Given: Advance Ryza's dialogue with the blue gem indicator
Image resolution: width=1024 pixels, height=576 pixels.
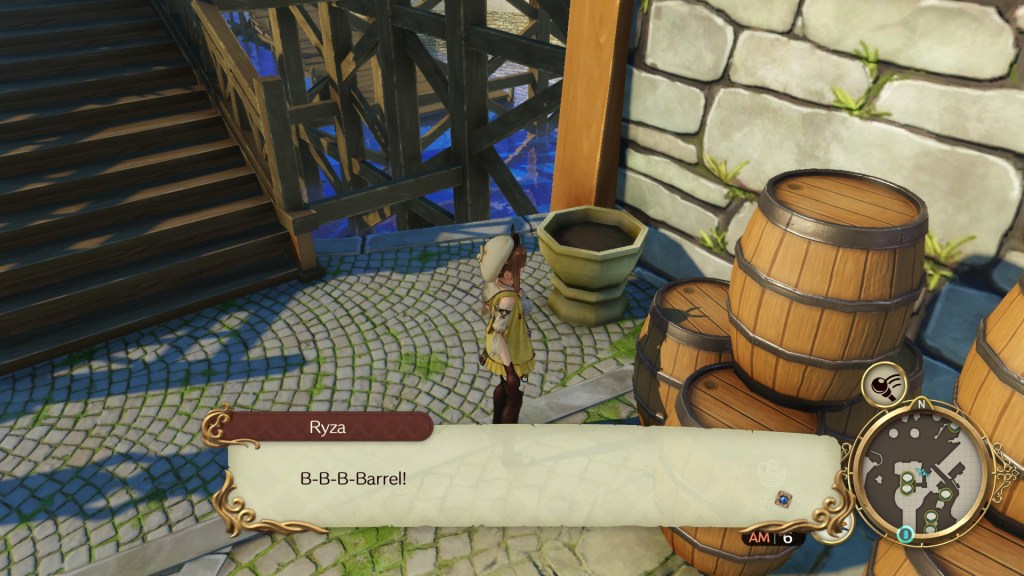Looking at the screenshot, I should pos(783,497).
